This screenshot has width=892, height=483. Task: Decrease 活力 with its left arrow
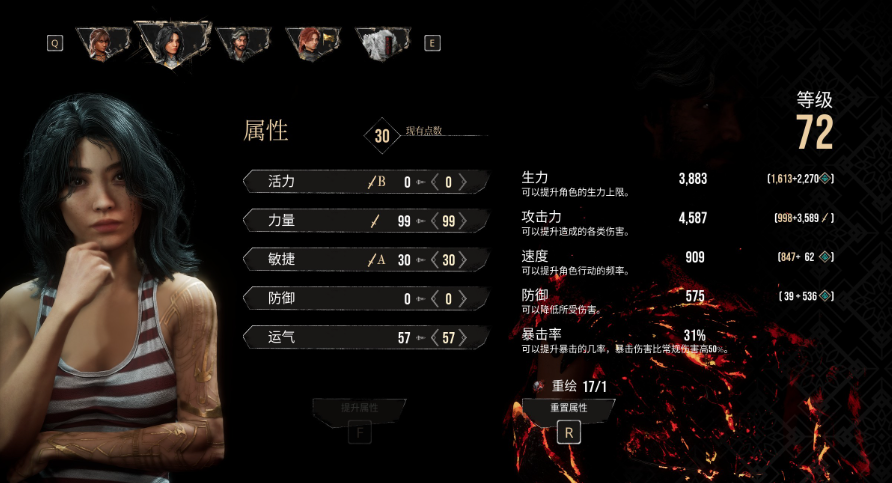click(x=435, y=182)
